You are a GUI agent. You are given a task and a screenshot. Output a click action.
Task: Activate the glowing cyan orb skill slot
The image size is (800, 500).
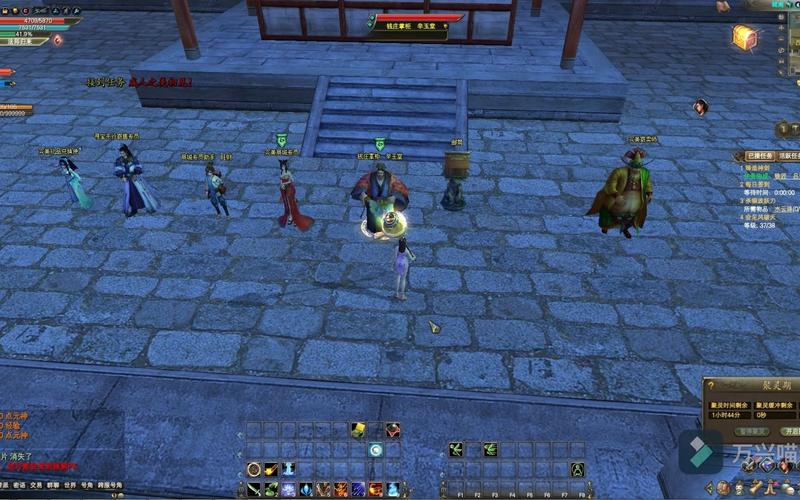[375, 450]
